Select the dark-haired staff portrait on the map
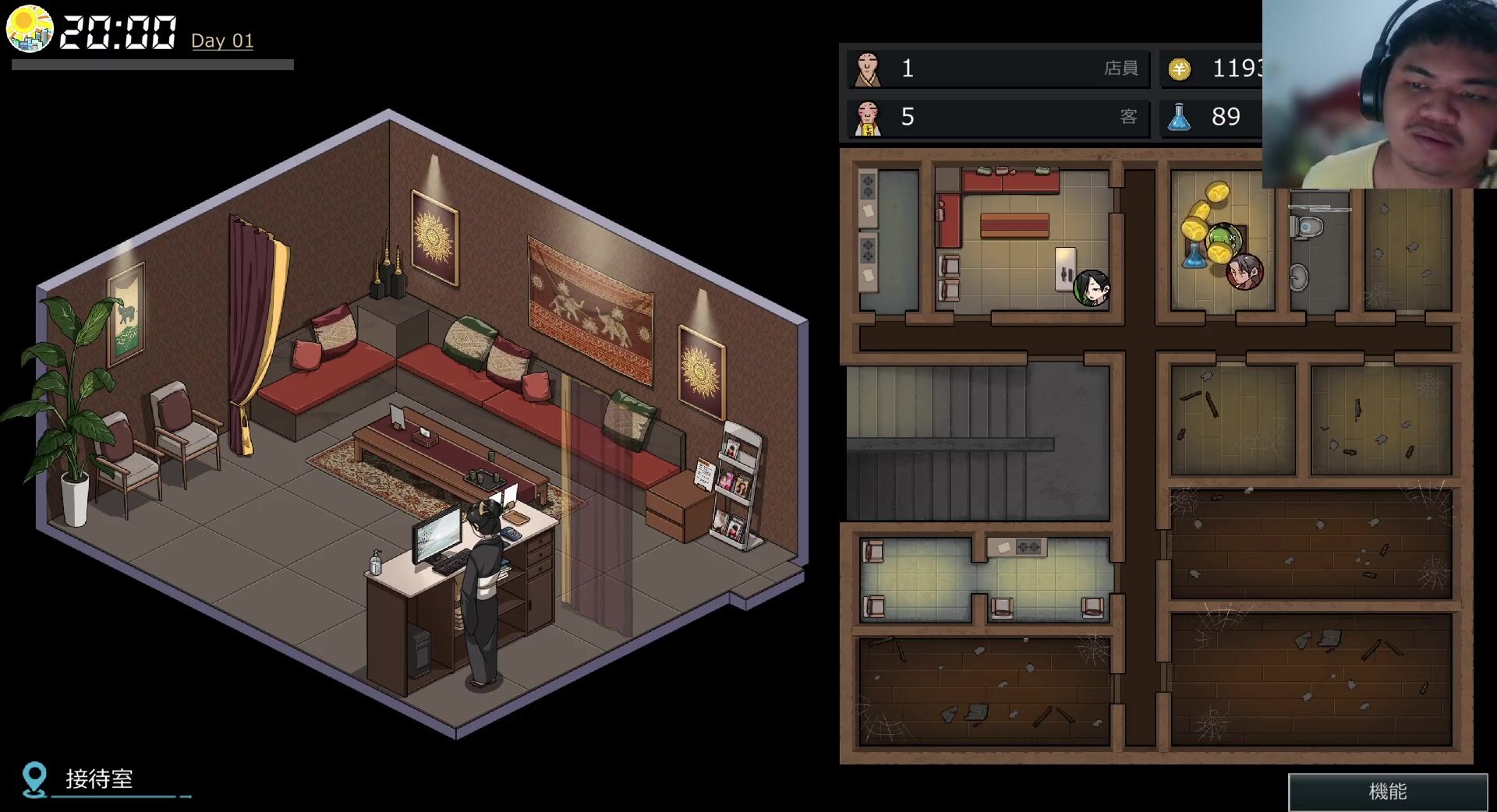This screenshot has width=1497, height=812. 1091,288
